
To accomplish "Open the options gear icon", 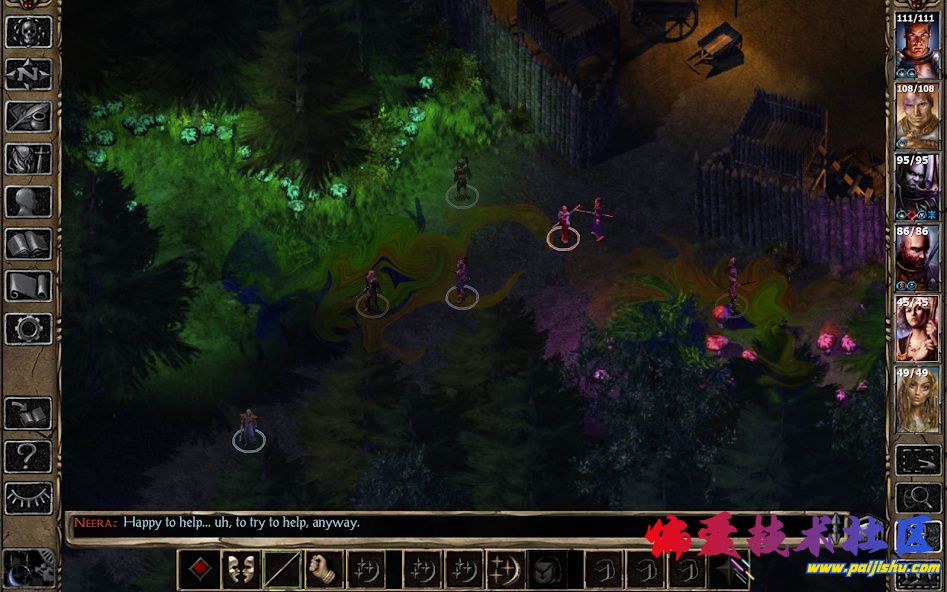I will coord(28,328).
